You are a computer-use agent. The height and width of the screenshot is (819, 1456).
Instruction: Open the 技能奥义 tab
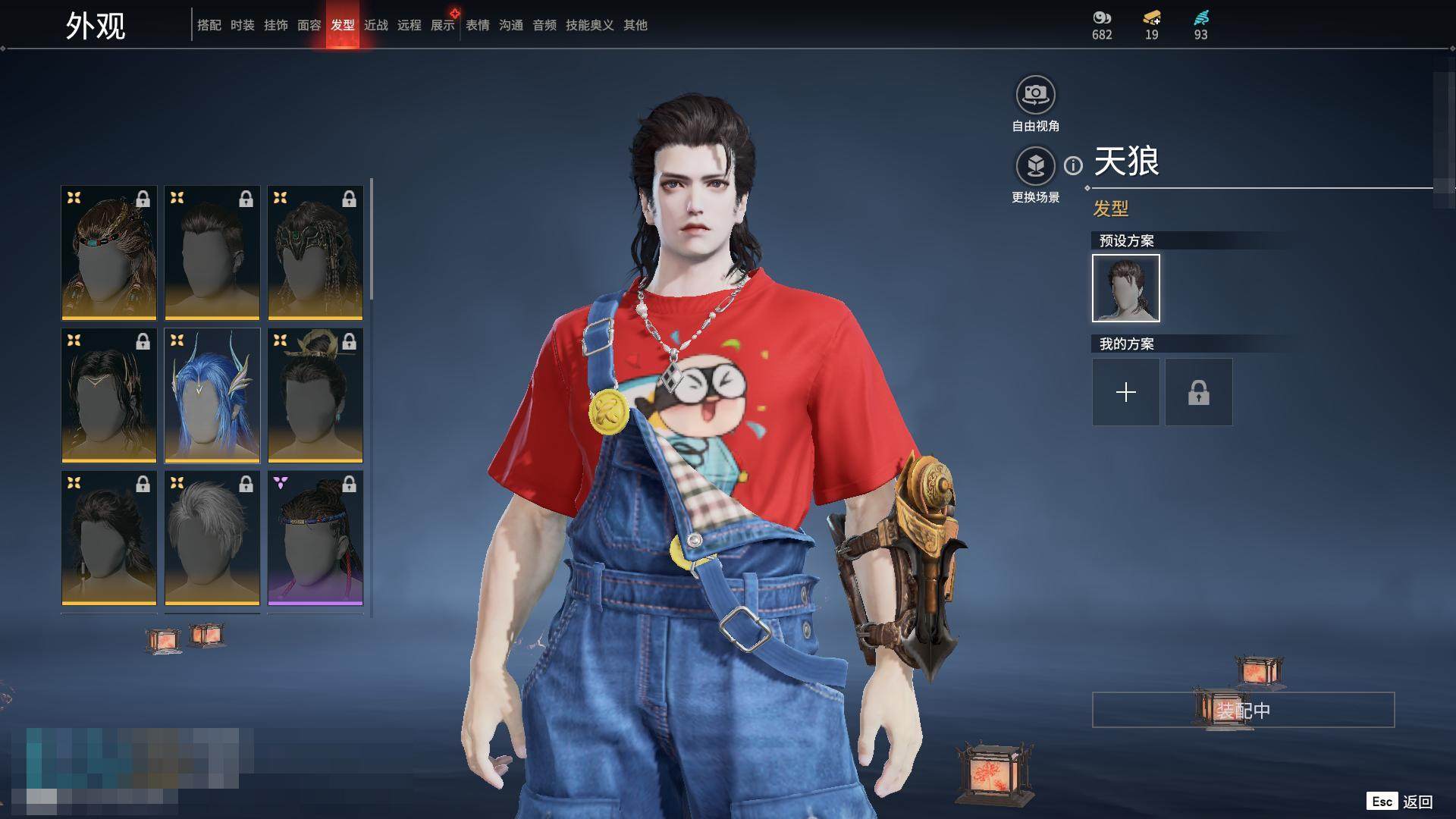[589, 25]
